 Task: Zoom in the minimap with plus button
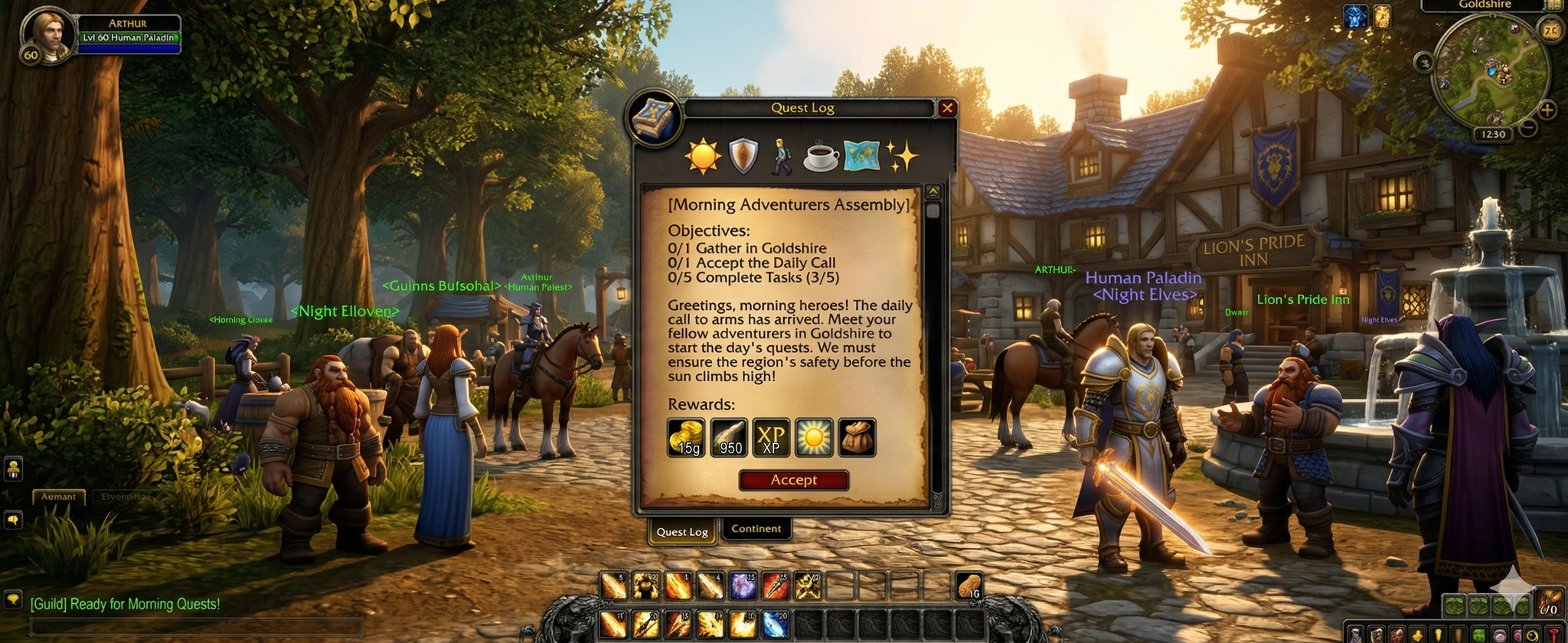(1547, 110)
